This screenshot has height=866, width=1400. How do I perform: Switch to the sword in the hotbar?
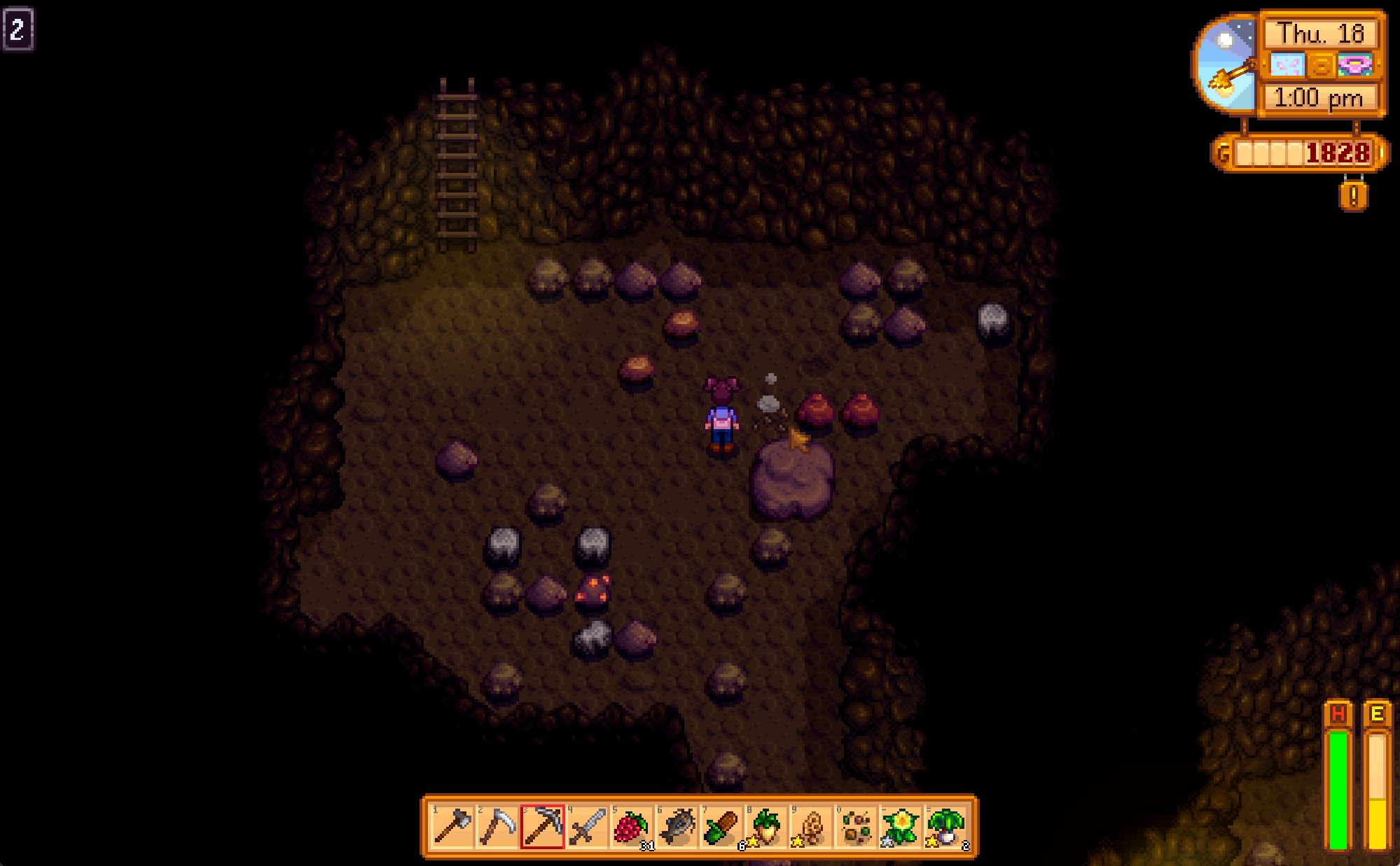[587, 827]
